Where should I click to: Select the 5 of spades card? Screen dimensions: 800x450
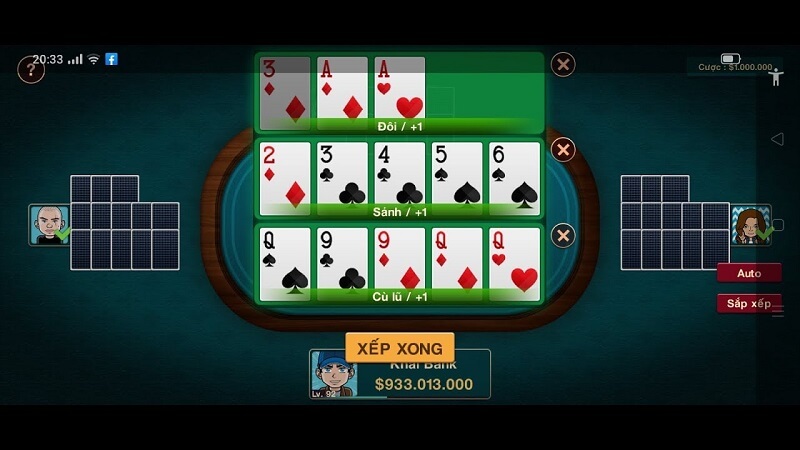(x=457, y=177)
